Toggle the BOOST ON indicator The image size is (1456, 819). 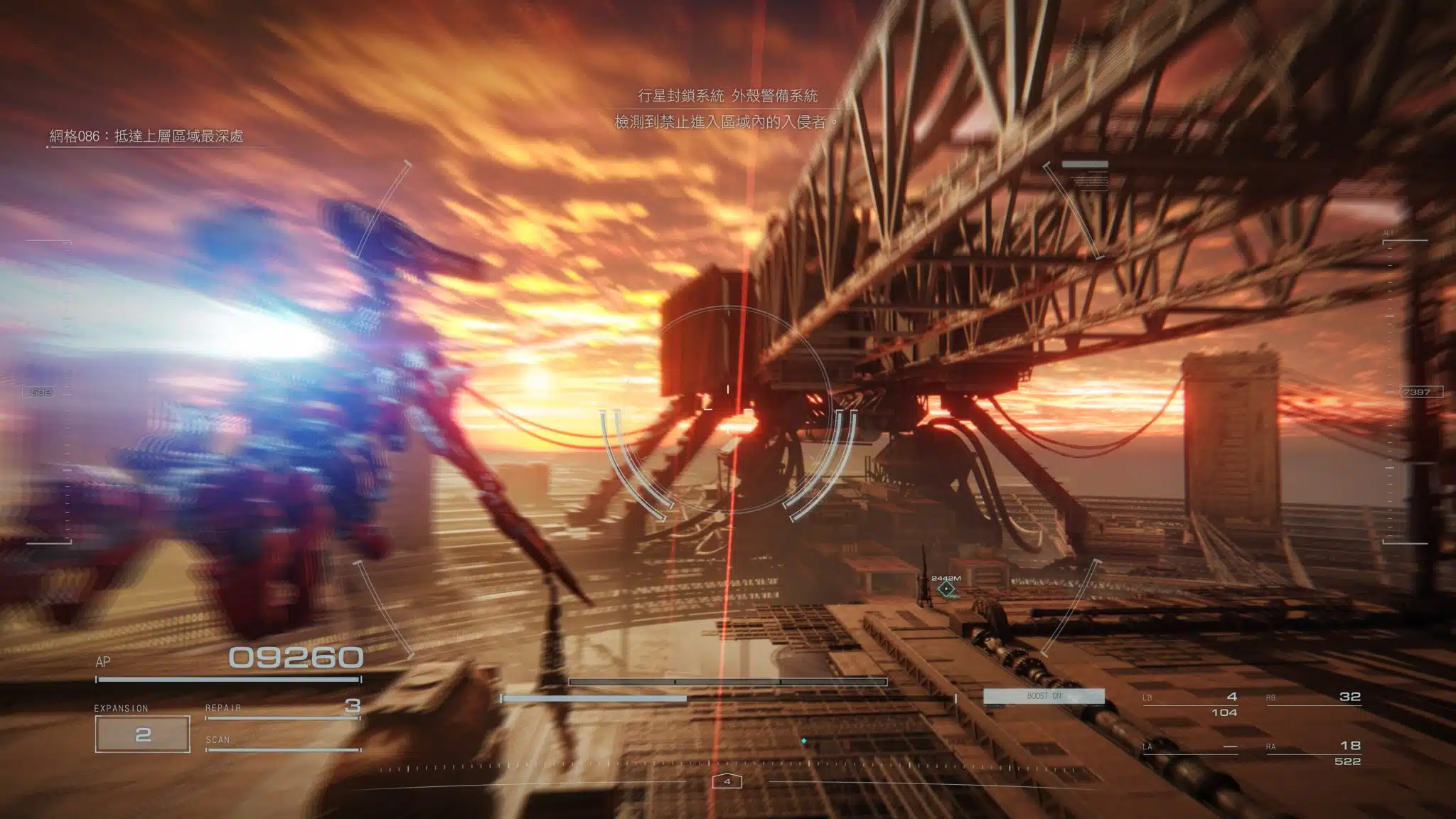point(1044,696)
